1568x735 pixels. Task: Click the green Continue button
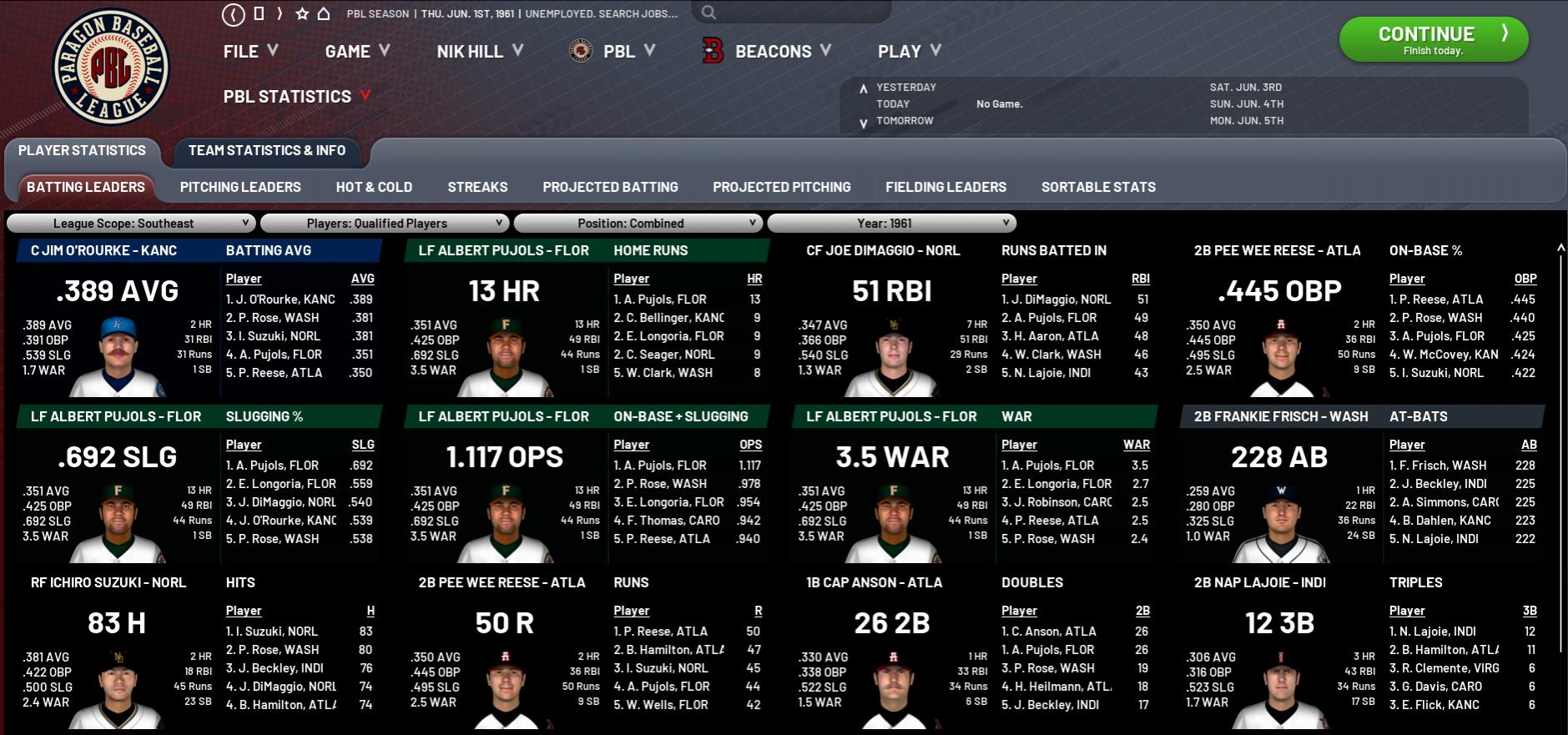pyautogui.click(x=1433, y=39)
